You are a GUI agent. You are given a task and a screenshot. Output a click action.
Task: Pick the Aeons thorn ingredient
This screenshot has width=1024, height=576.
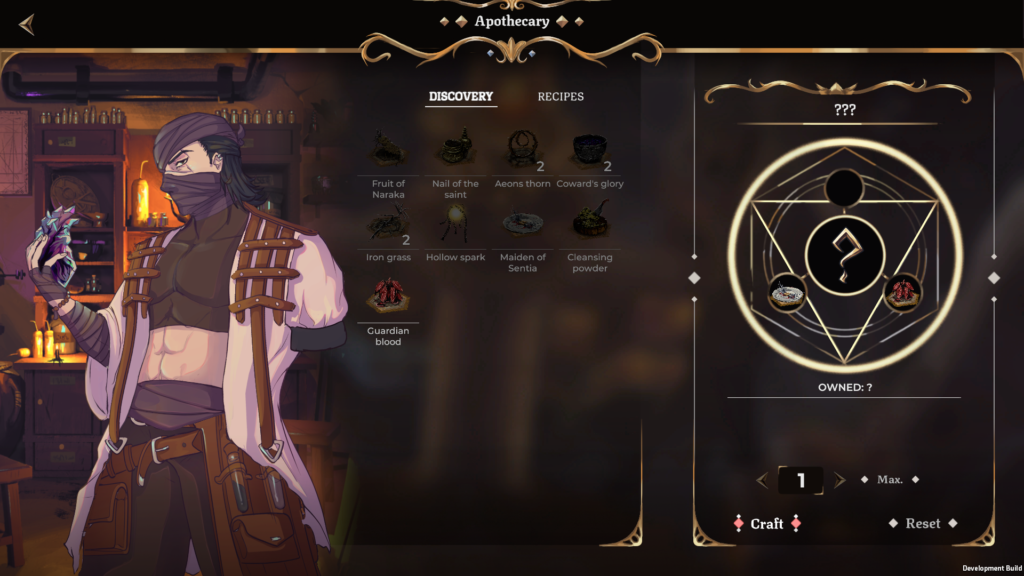click(520, 150)
